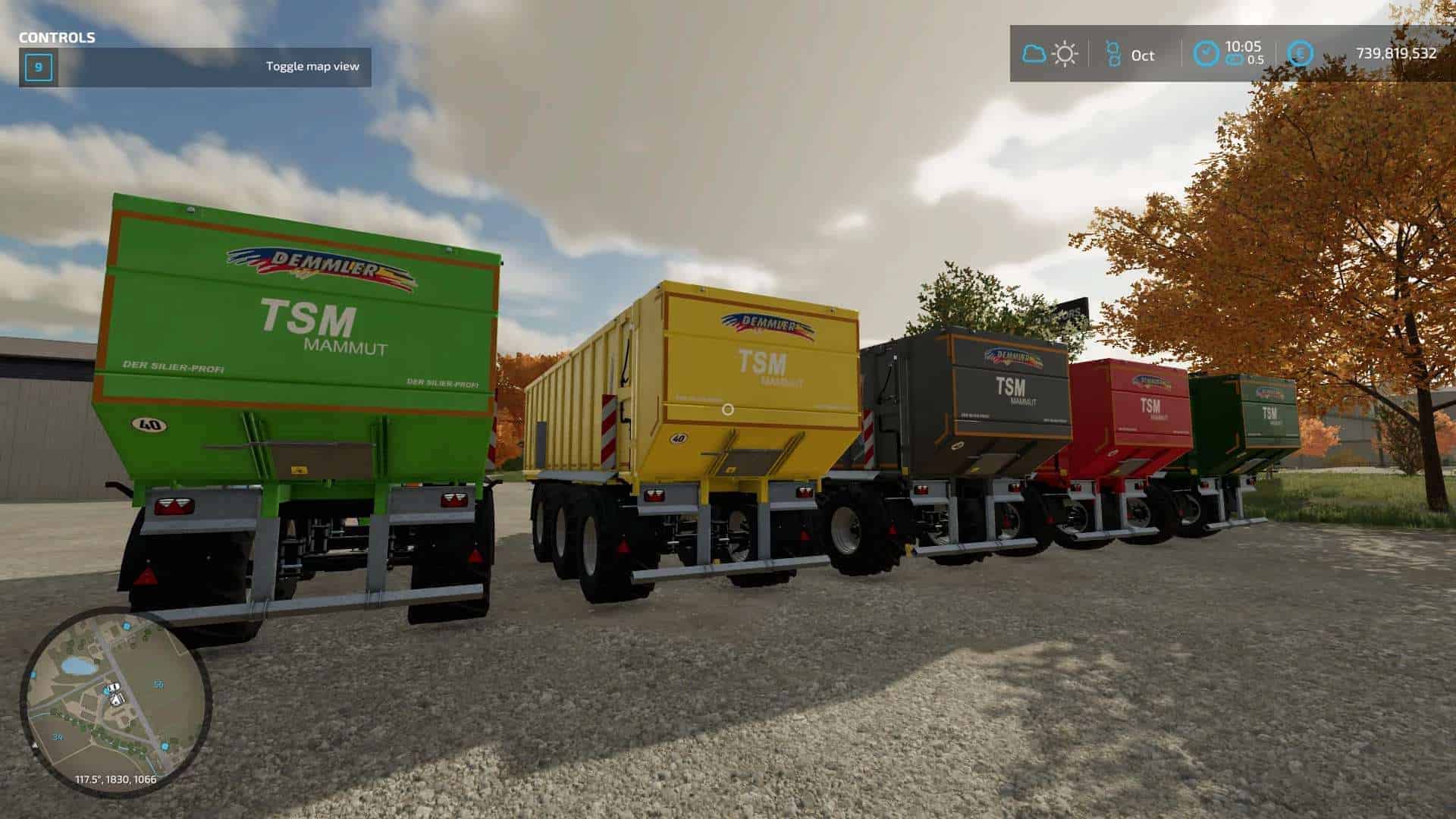Select the euro money icon

click(1301, 54)
